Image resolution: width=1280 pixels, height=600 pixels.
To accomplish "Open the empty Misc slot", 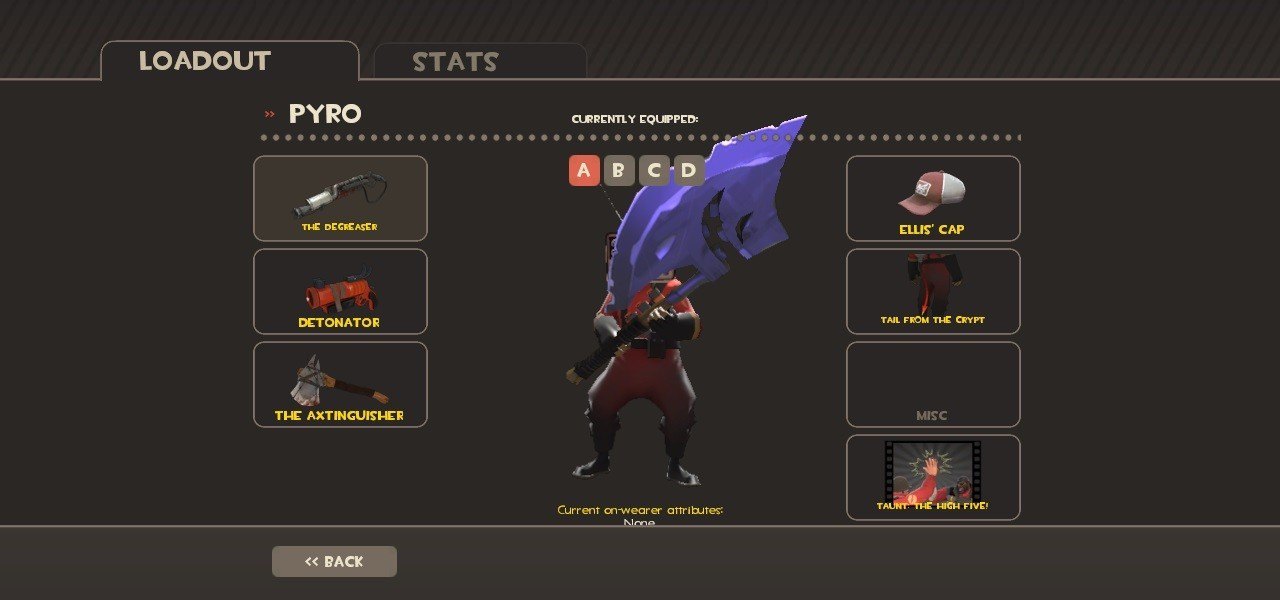I will 933,384.
